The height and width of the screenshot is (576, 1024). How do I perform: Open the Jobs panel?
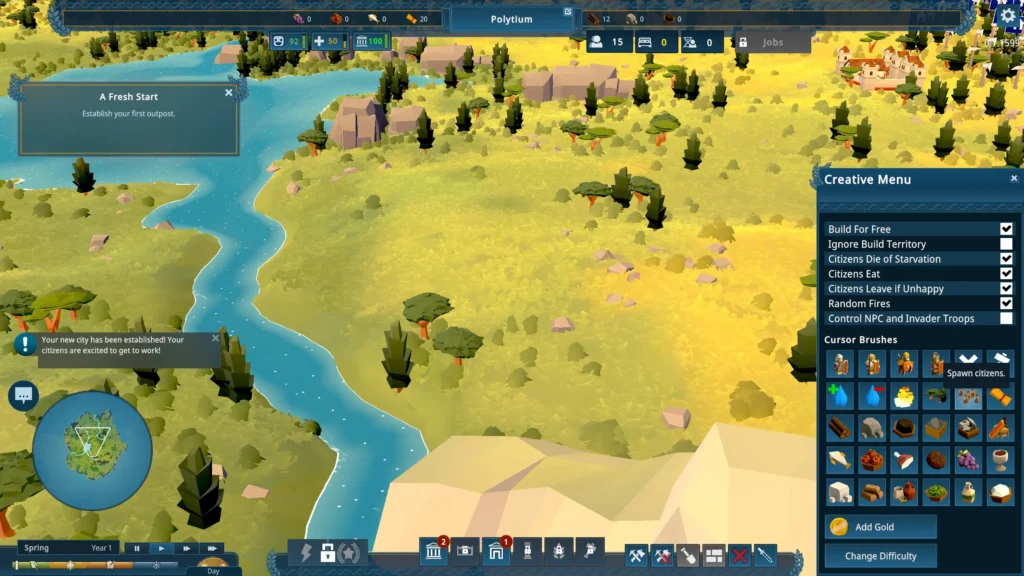coord(772,43)
